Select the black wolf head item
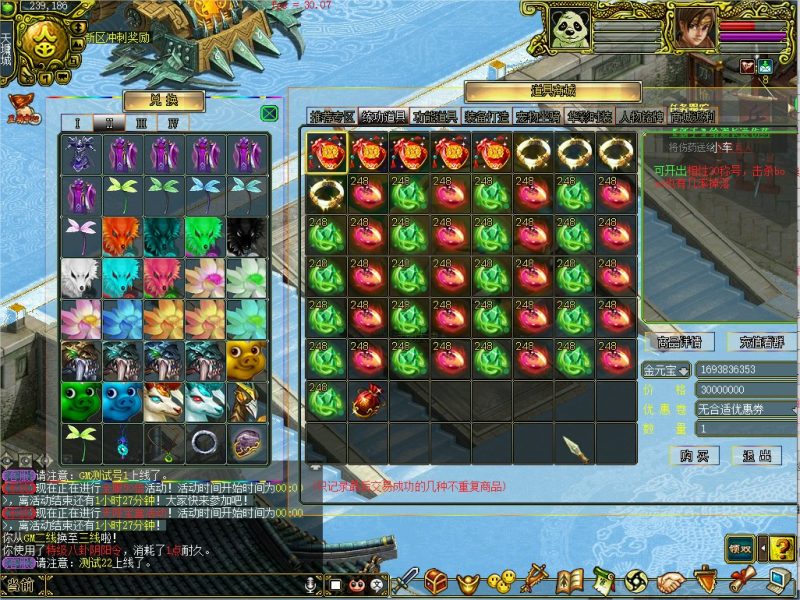This screenshot has width=800, height=600. click(247, 236)
